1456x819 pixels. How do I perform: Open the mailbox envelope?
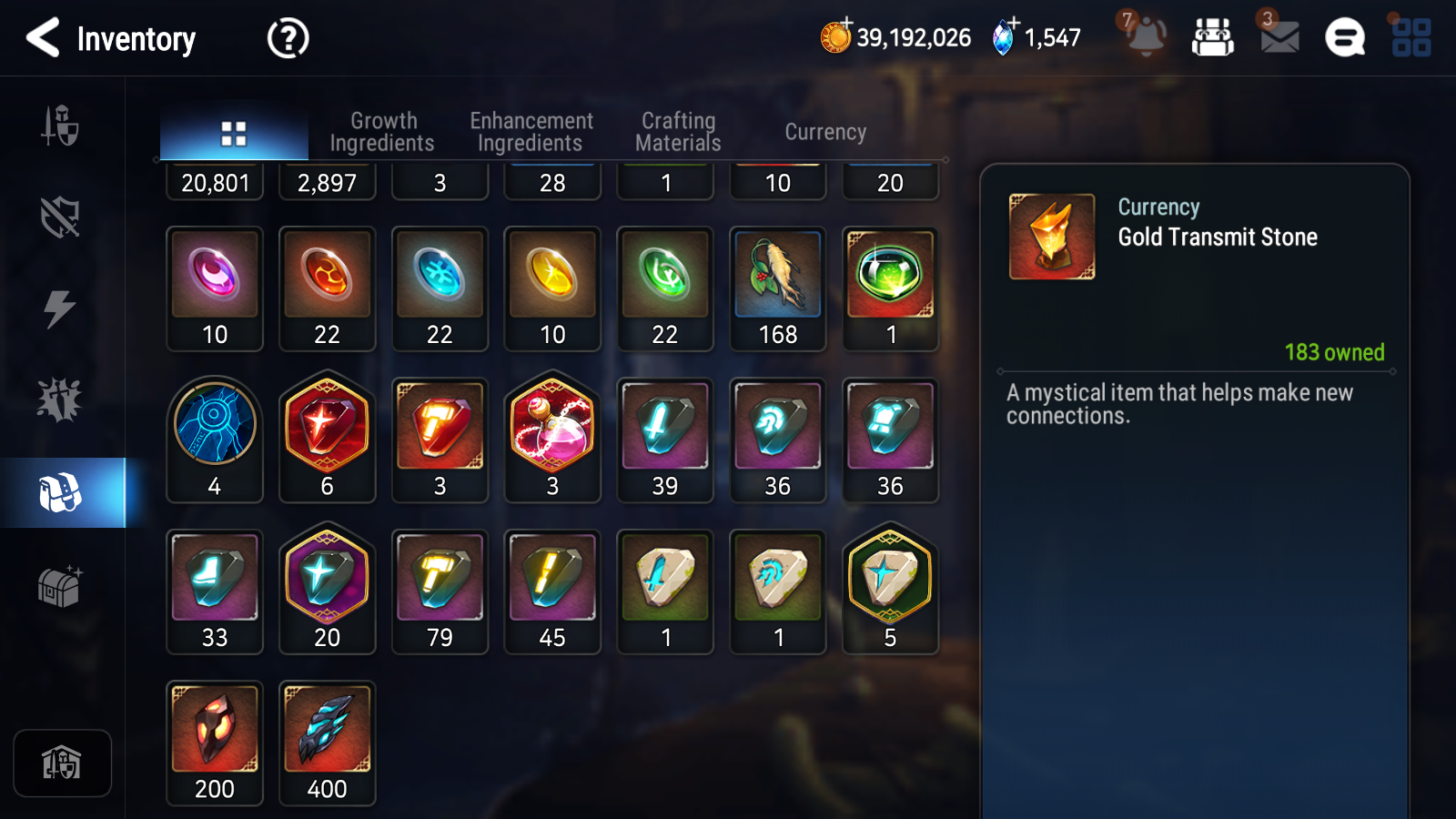1279,36
